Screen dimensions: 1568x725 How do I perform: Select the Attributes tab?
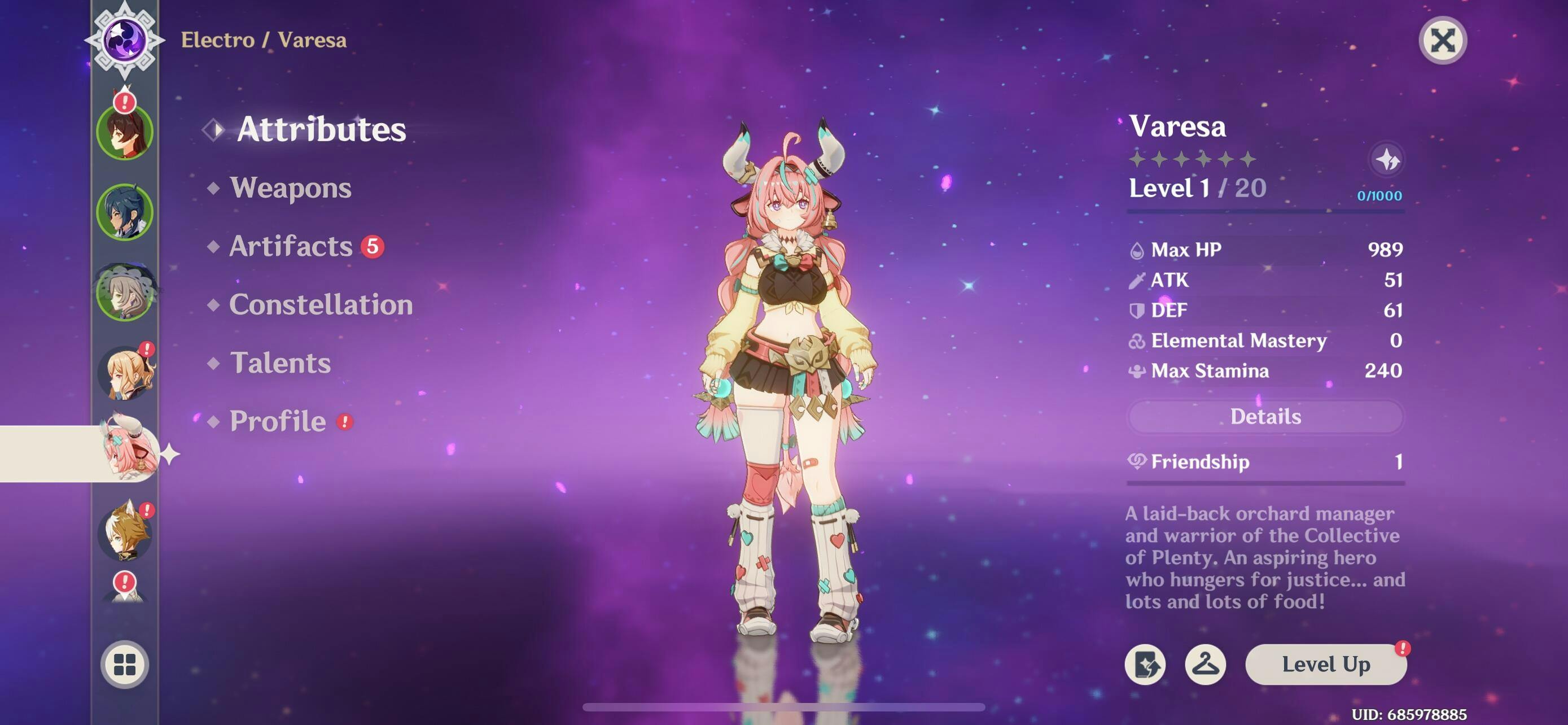pyautogui.click(x=321, y=129)
